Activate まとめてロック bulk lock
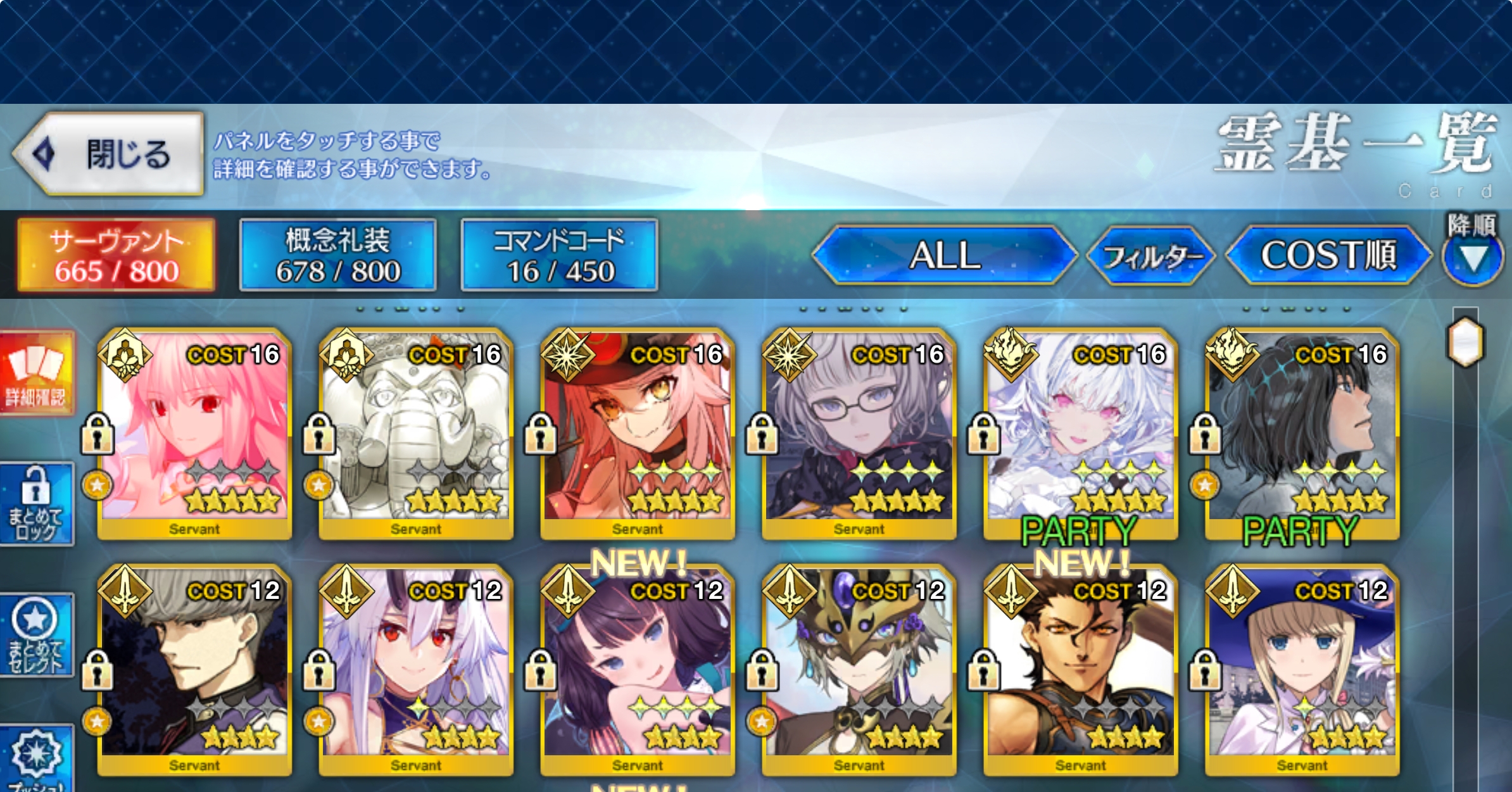The width and height of the screenshot is (1512, 792). pos(37,505)
